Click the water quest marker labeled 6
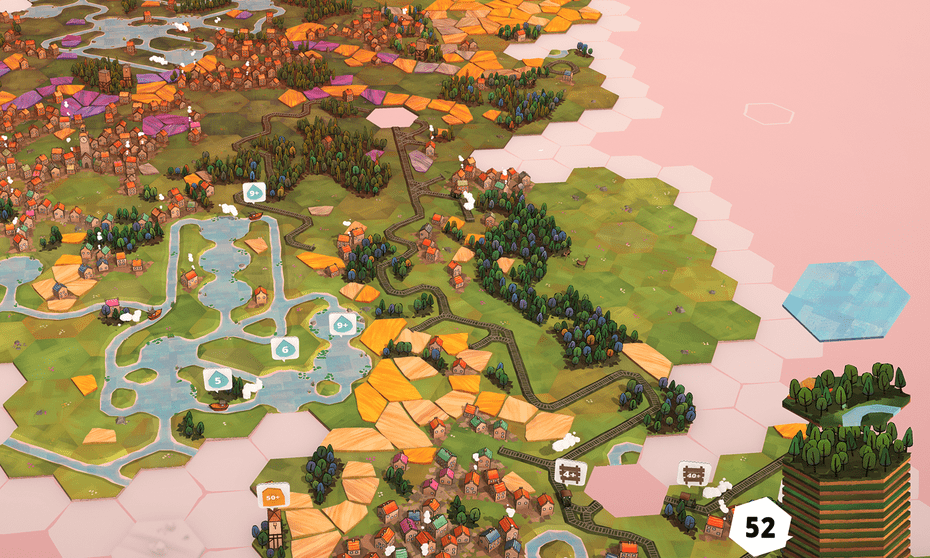 285,349
